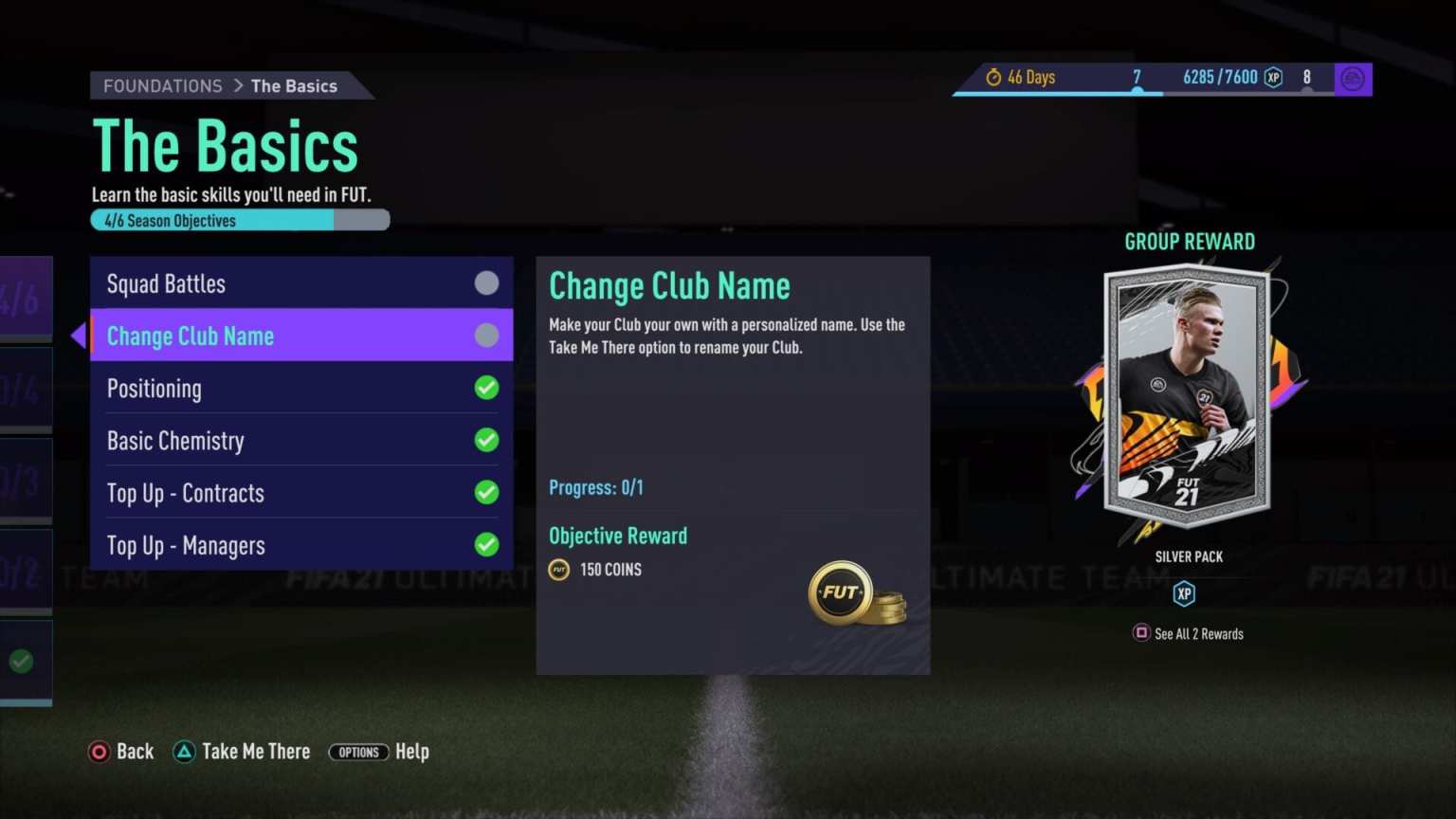Select the Basic Chemistry objective

(300, 441)
